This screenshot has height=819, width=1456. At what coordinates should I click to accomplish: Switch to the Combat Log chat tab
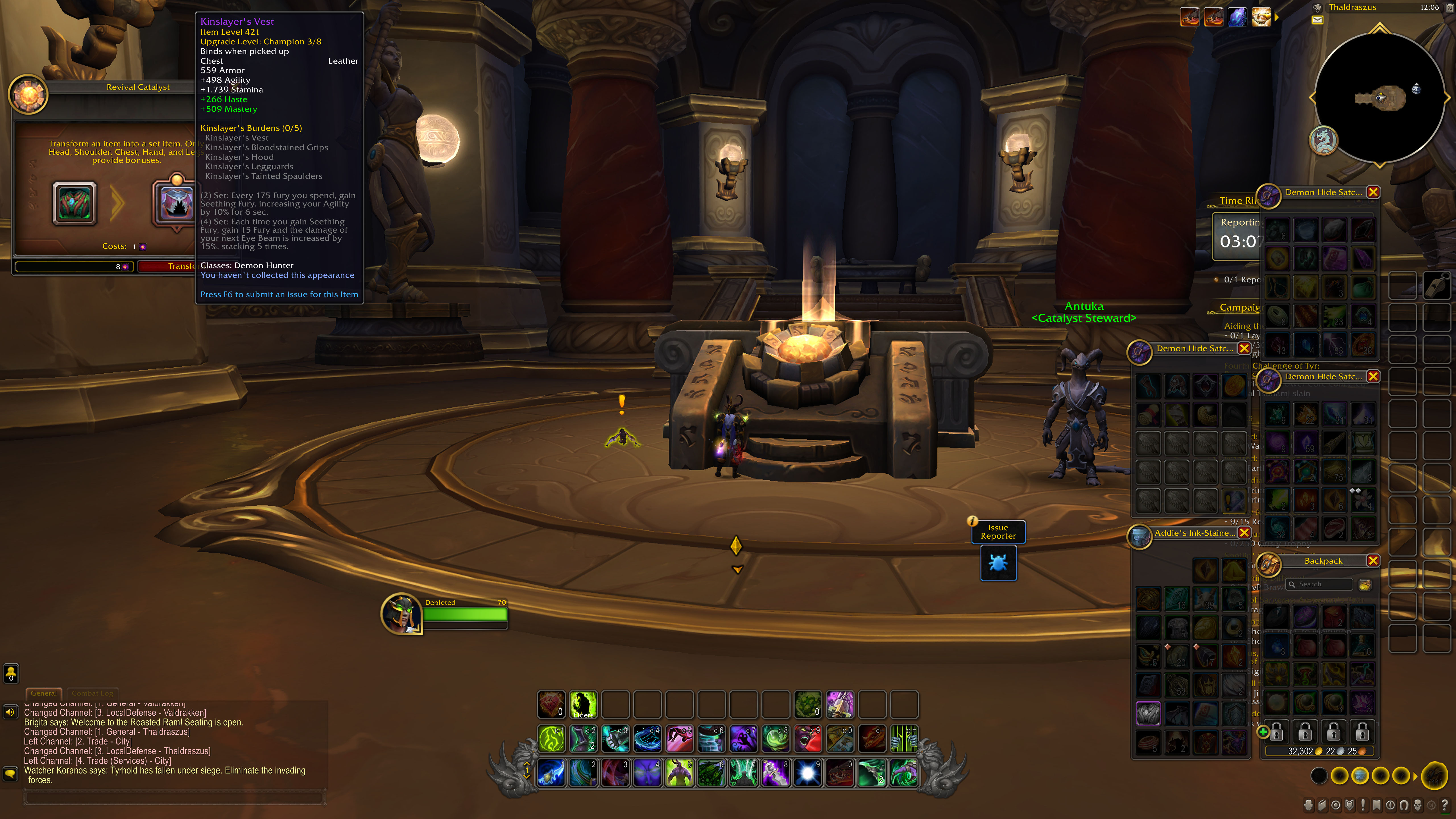[x=92, y=693]
